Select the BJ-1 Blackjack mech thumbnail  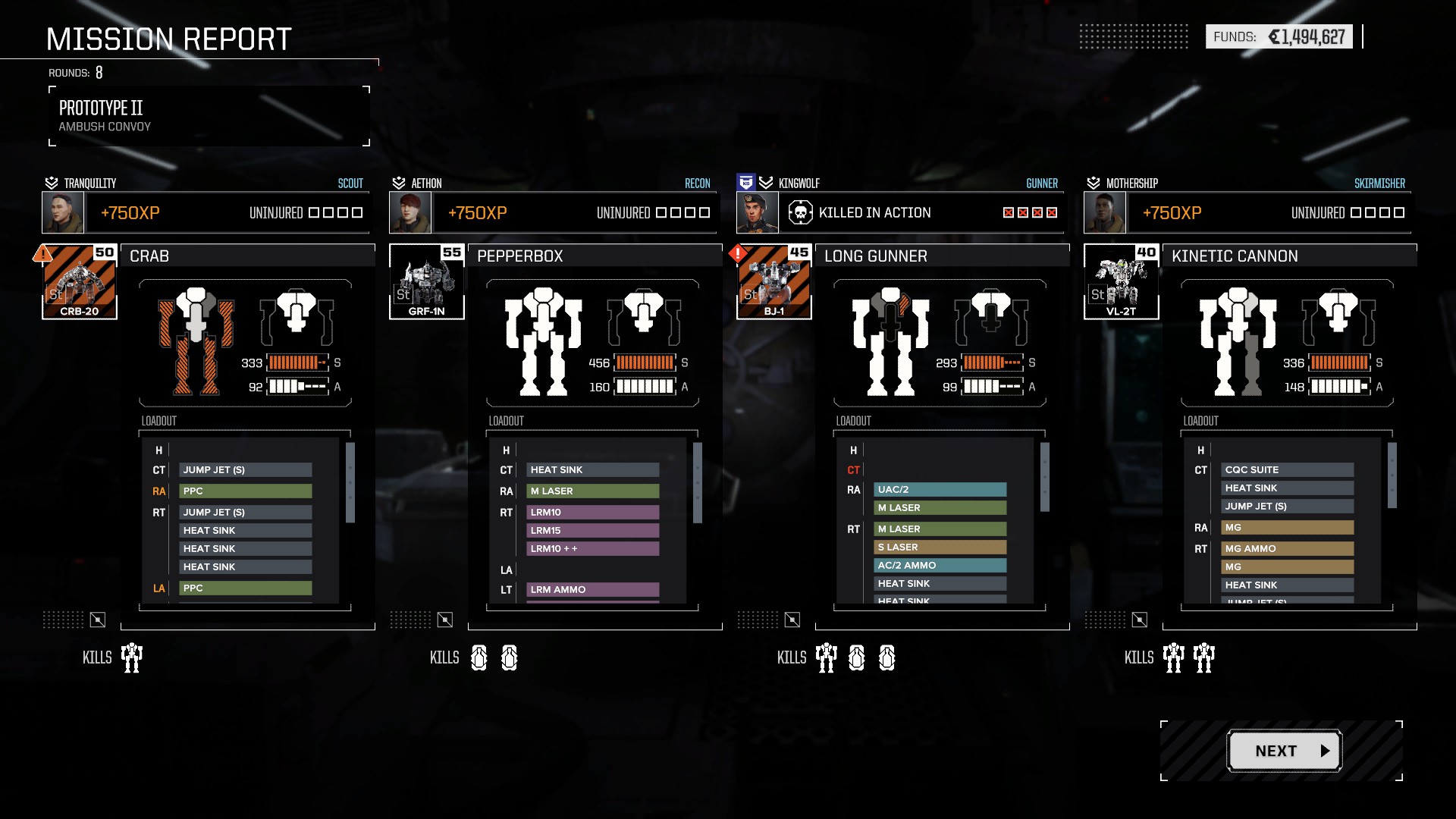tap(774, 281)
